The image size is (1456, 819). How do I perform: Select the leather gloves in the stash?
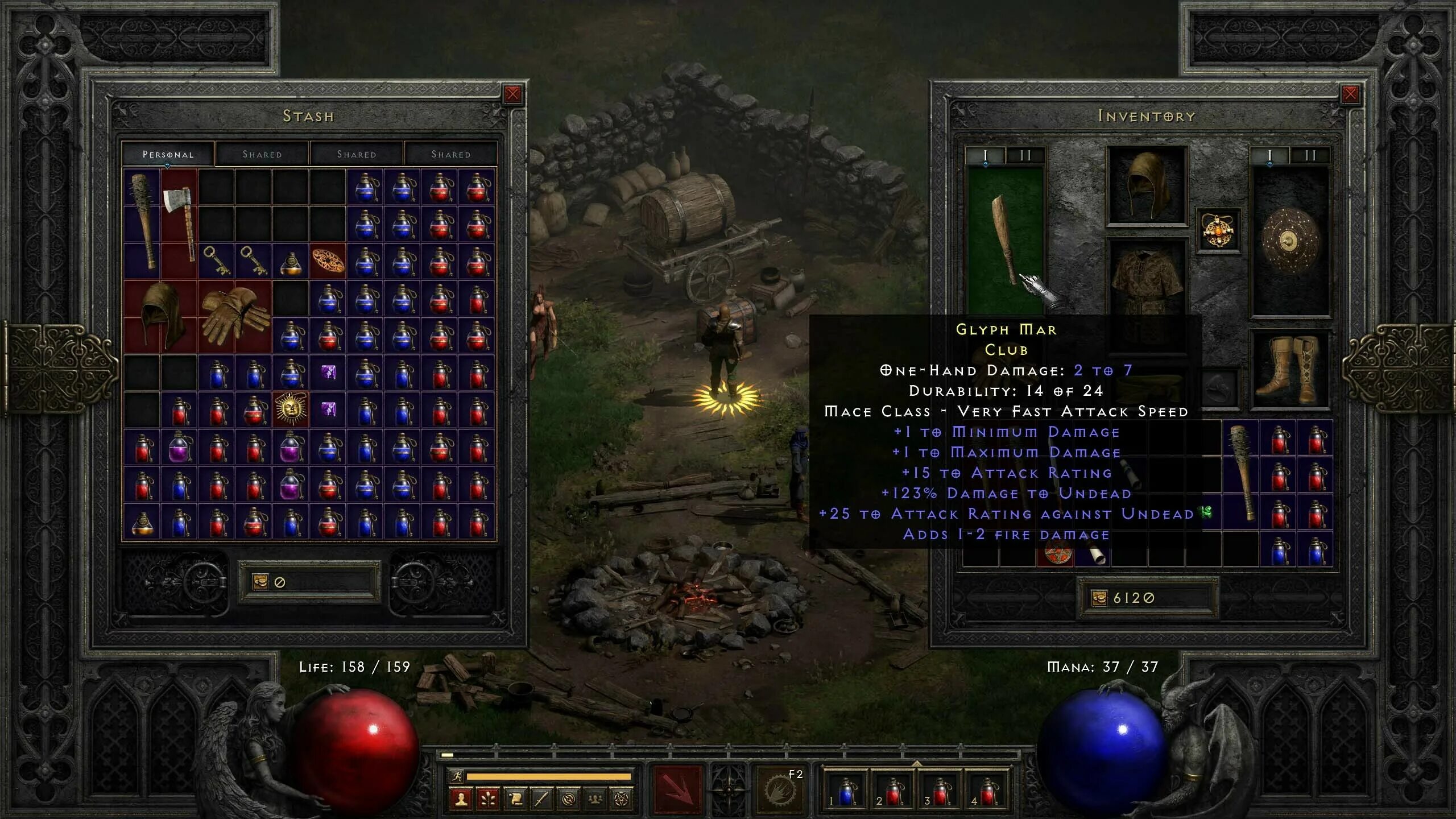click(x=234, y=317)
